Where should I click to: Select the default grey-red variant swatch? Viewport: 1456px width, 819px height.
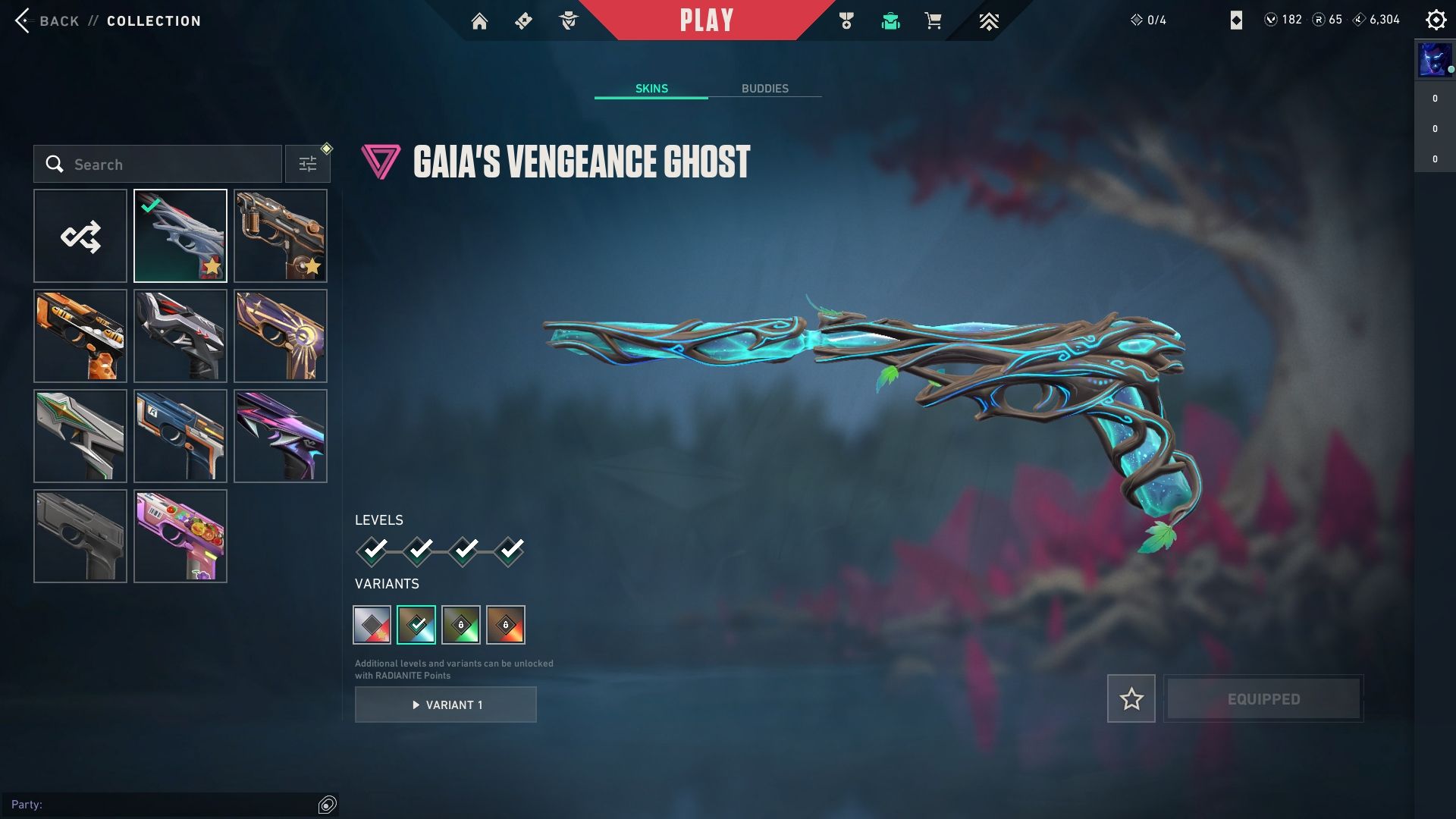pyautogui.click(x=372, y=625)
